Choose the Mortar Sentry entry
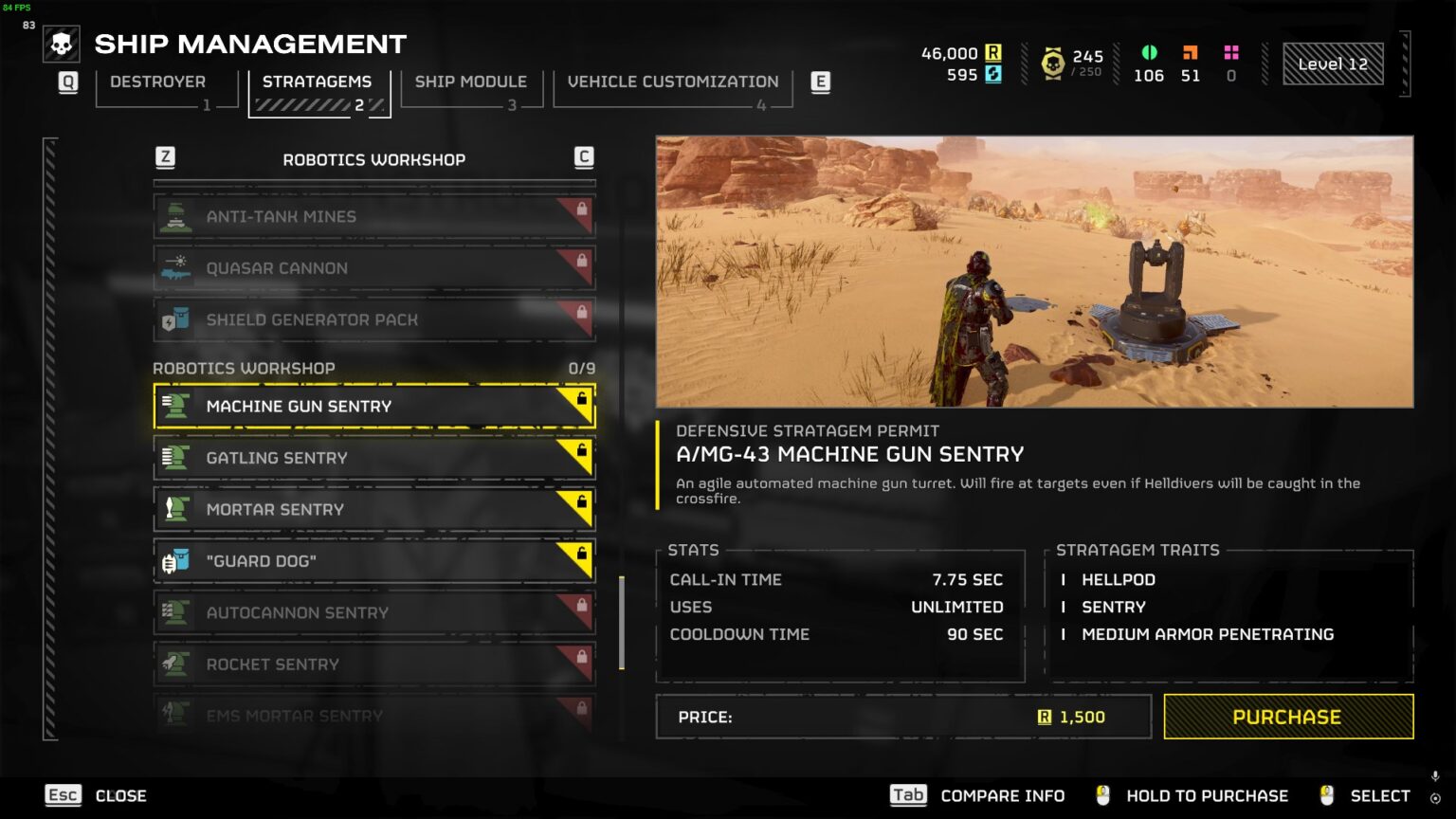The height and width of the screenshot is (819, 1456). click(374, 509)
